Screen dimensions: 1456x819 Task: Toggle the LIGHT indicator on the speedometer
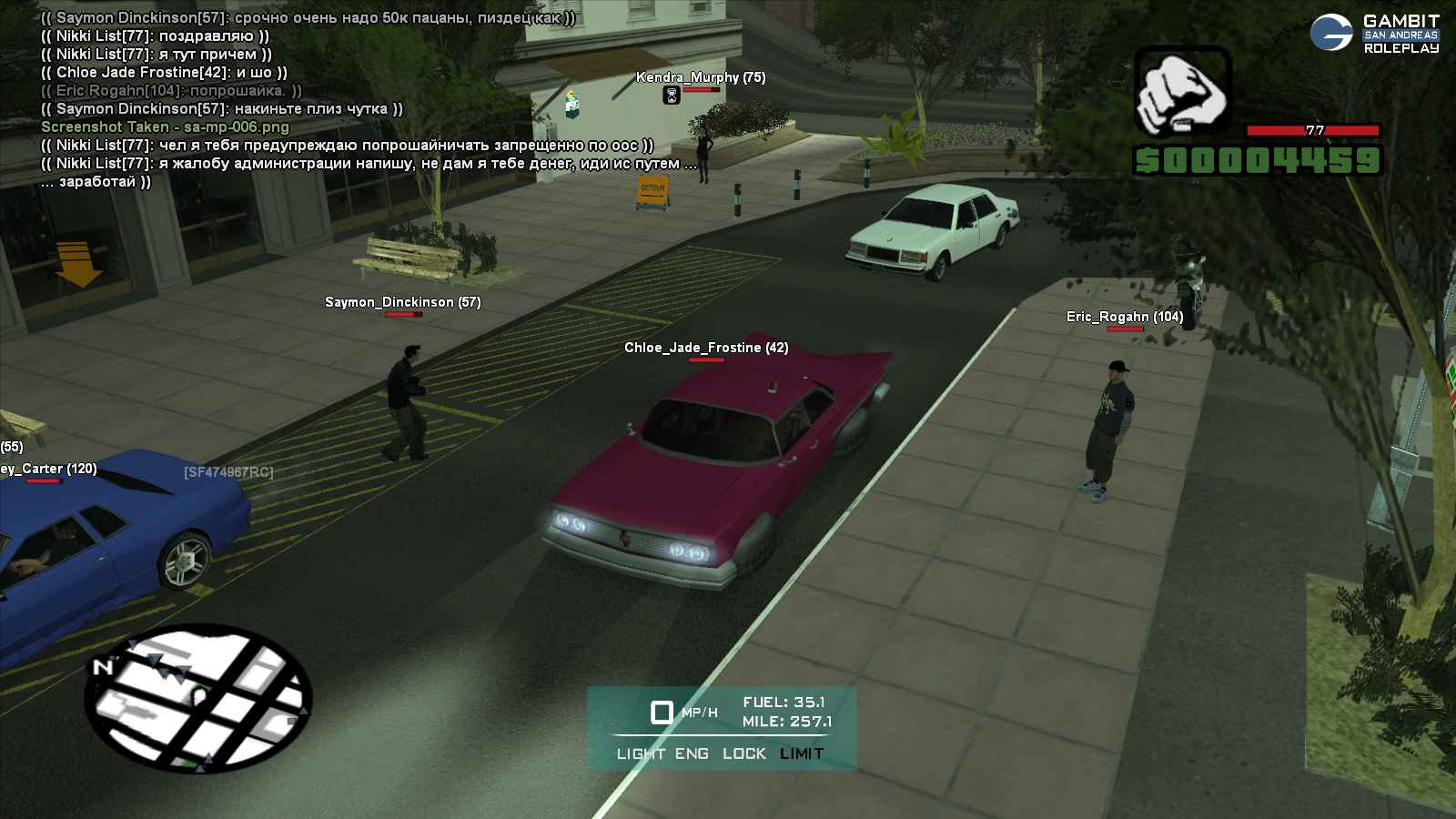pos(641,753)
